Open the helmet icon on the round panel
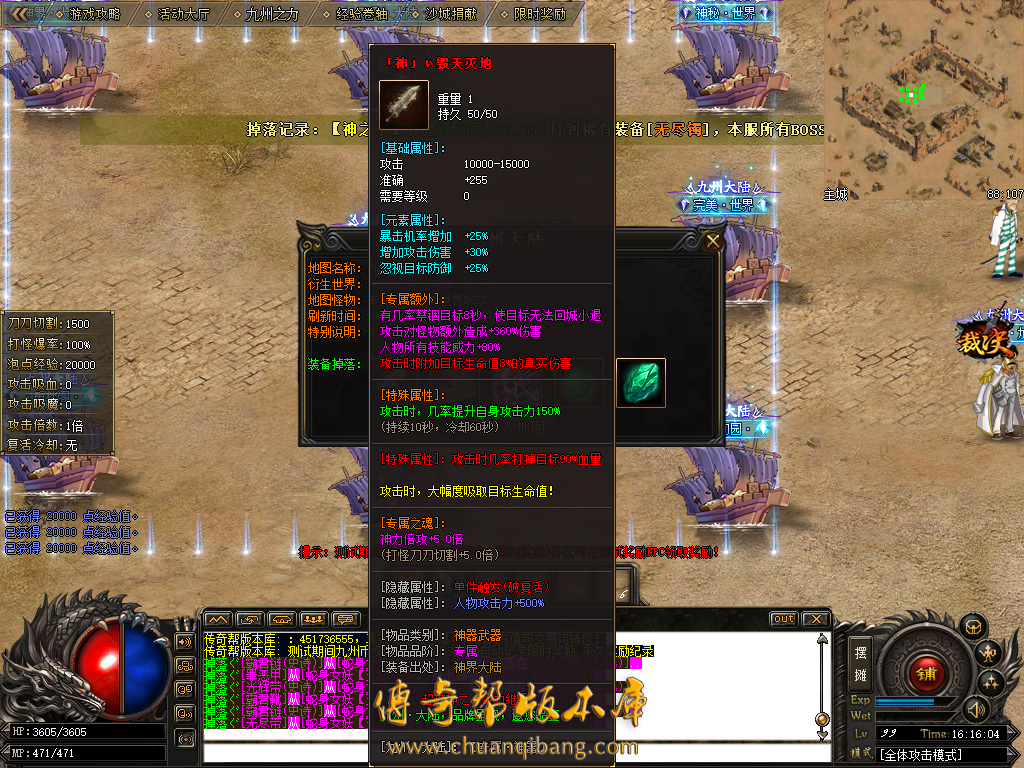The height and width of the screenshot is (768, 1024). click(x=971, y=628)
